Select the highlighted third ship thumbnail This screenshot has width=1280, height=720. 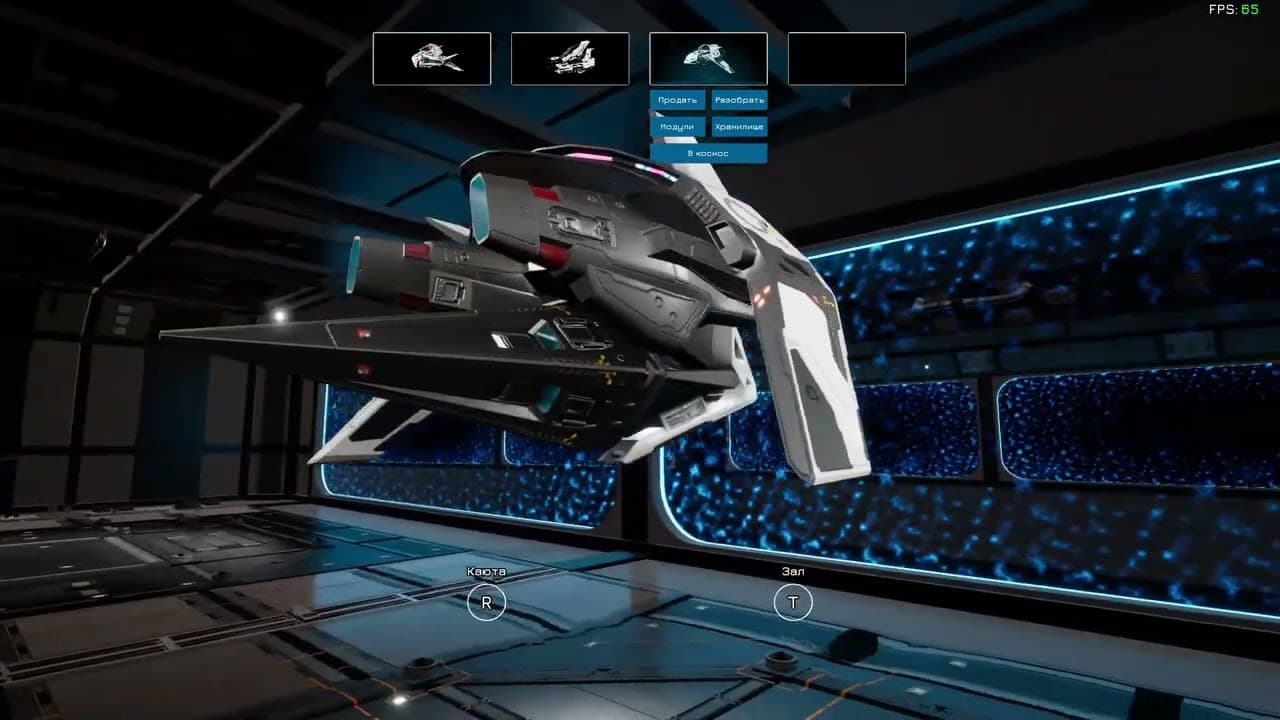click(708, 58)
